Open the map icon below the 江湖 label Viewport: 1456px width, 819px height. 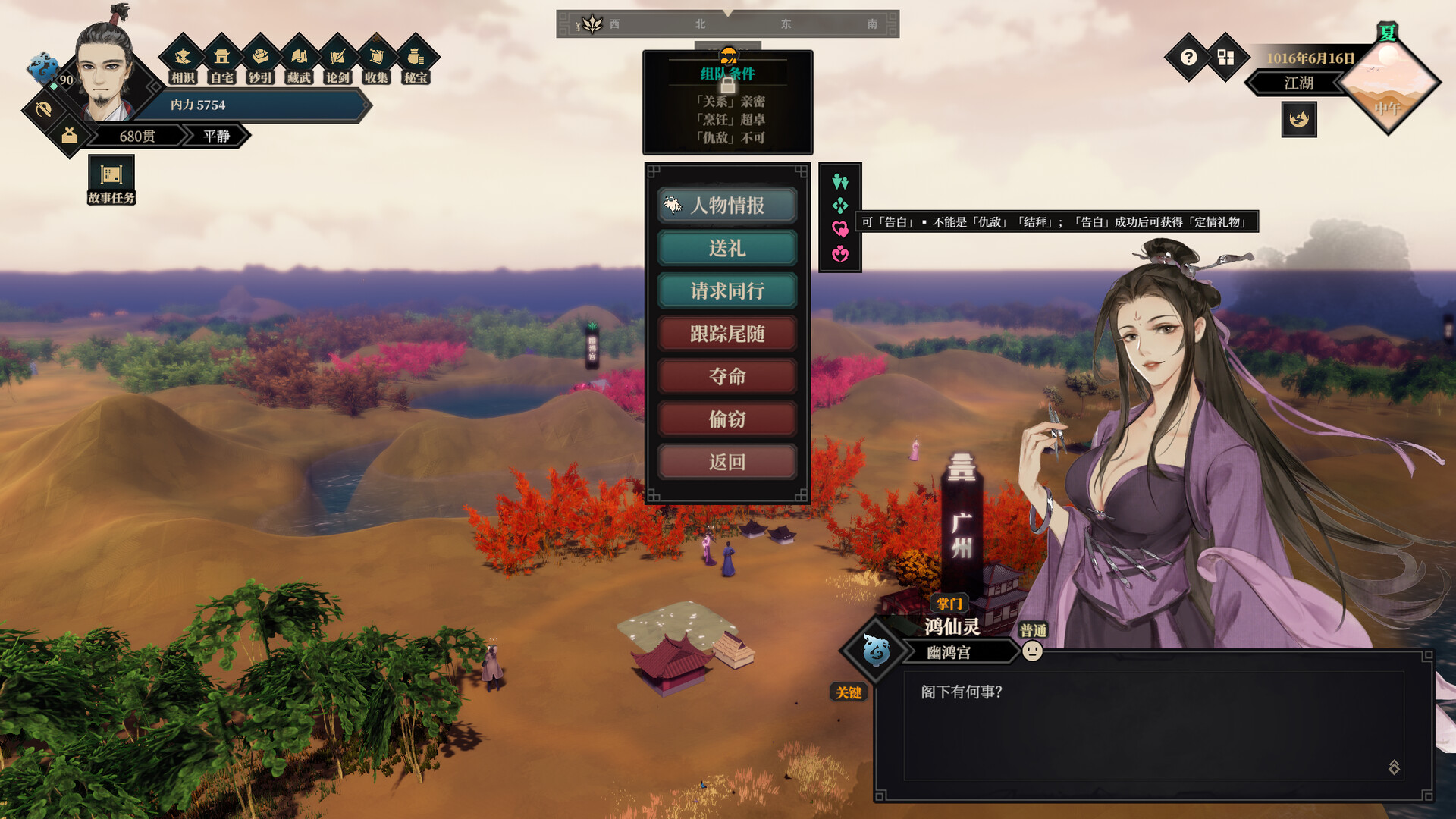pyautogui.click(x=1298, y=121)
